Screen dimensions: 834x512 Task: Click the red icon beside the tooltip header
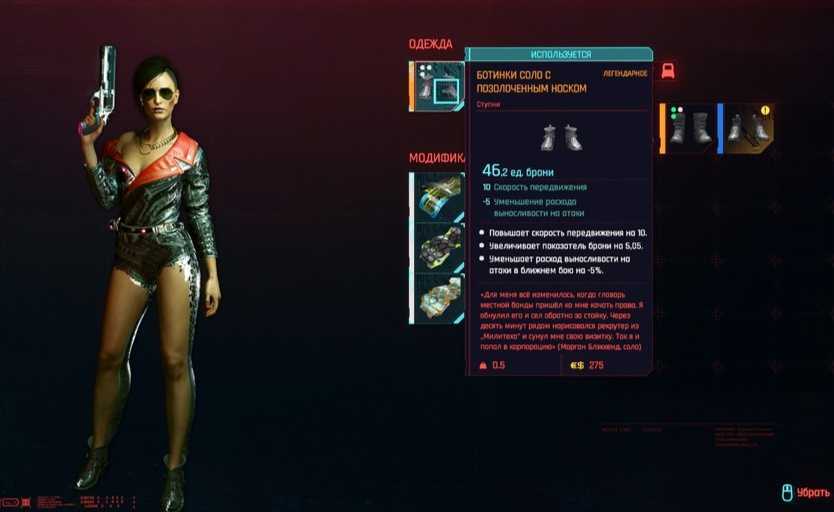(668, 71)
